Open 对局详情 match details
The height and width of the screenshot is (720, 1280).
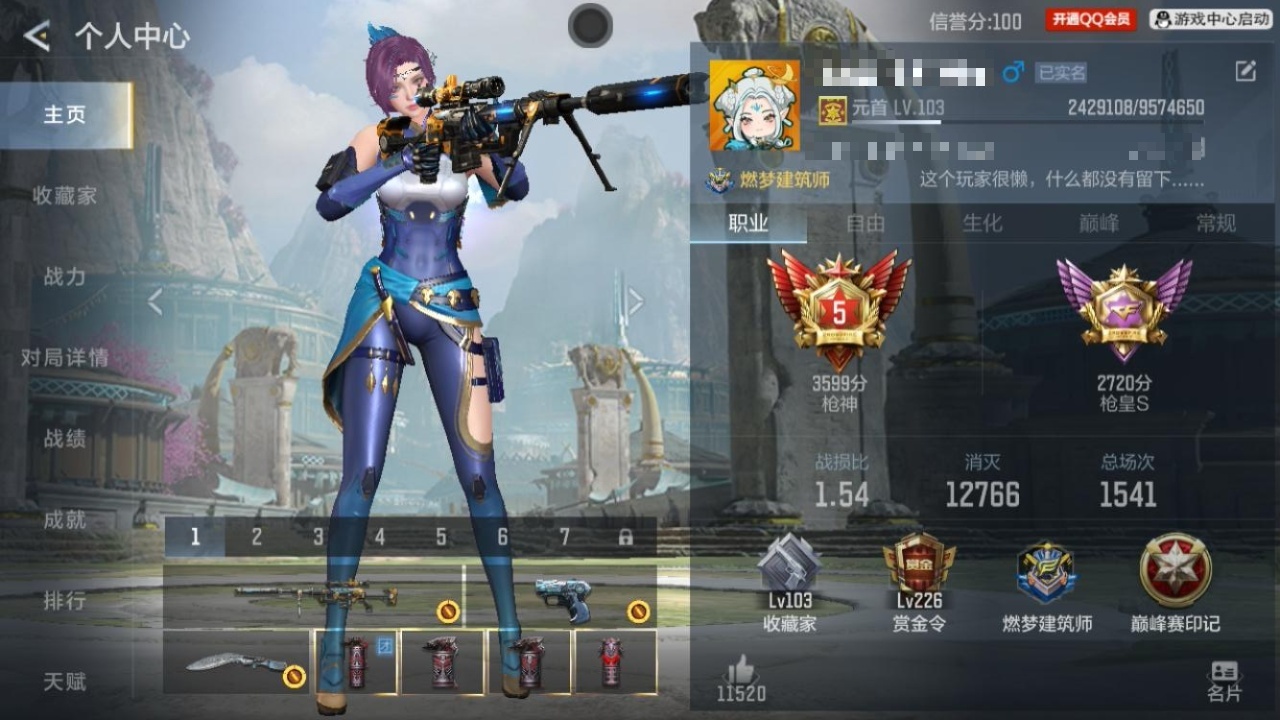65,358
